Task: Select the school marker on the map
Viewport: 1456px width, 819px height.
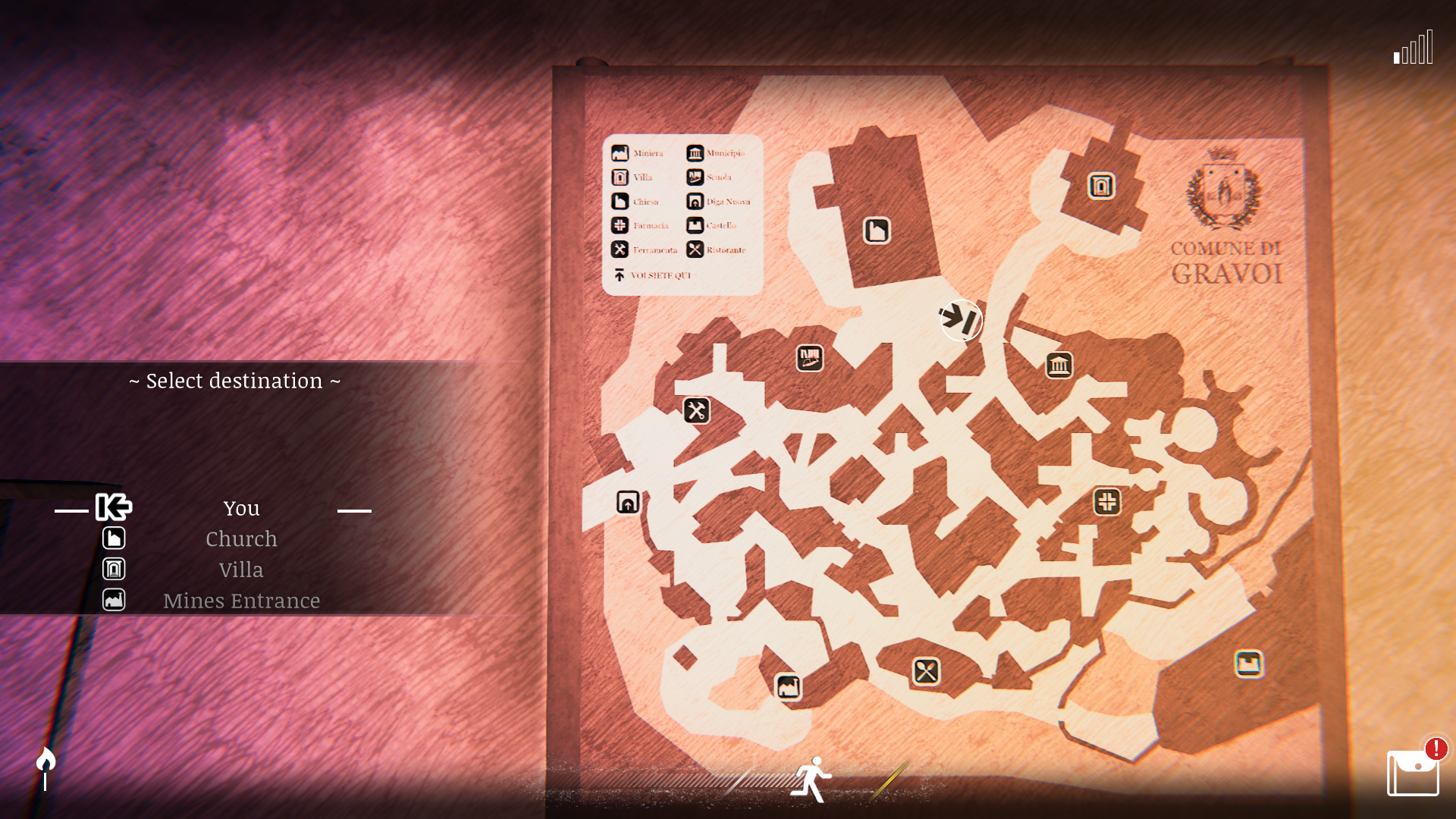Action: [810, 358]
